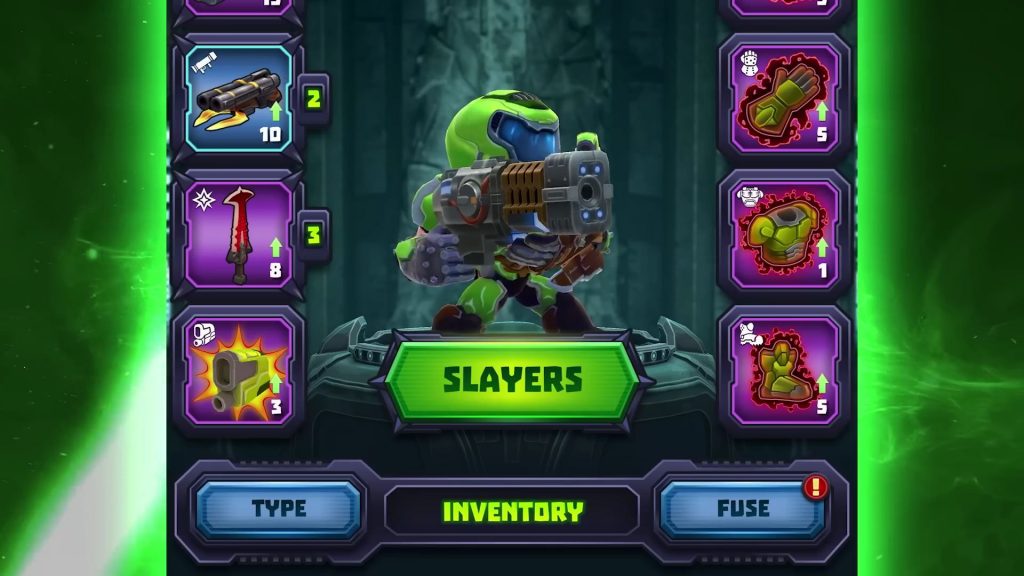This screenshot has width=1024, height=576.
Task: Open the Slayers menu
Action: click(x=512, y=380)
